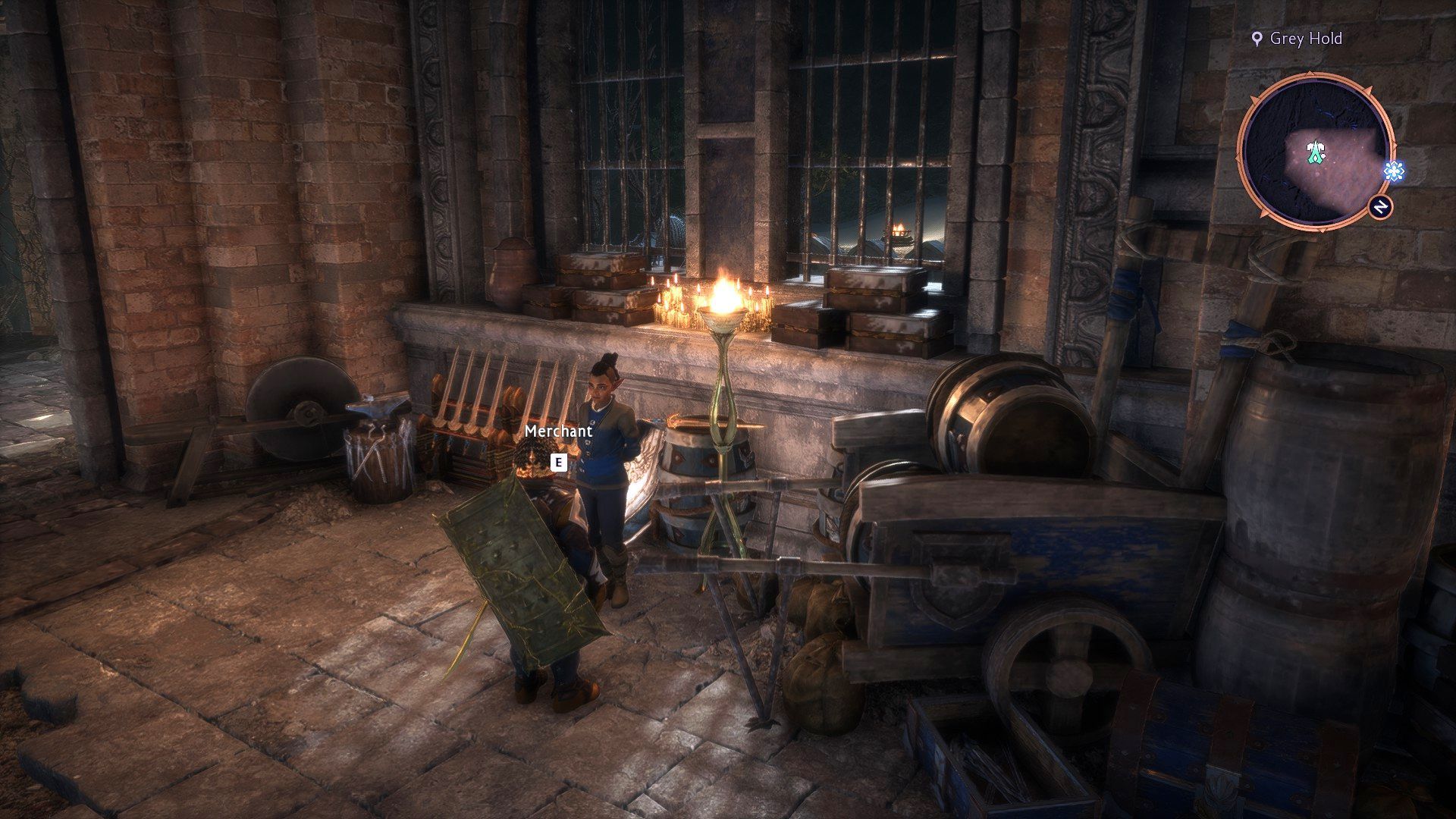Select the snowflake marker on the minimap edge
Image resolution: width=1456 pixels, height=819 pixels.
[x=1393, y=171]
